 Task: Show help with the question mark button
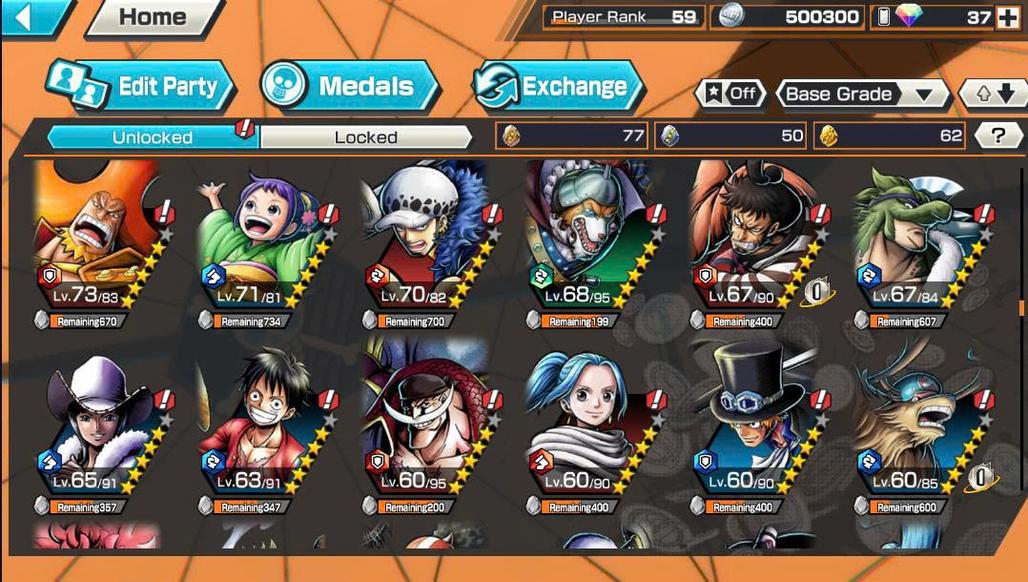pos(997,136)
